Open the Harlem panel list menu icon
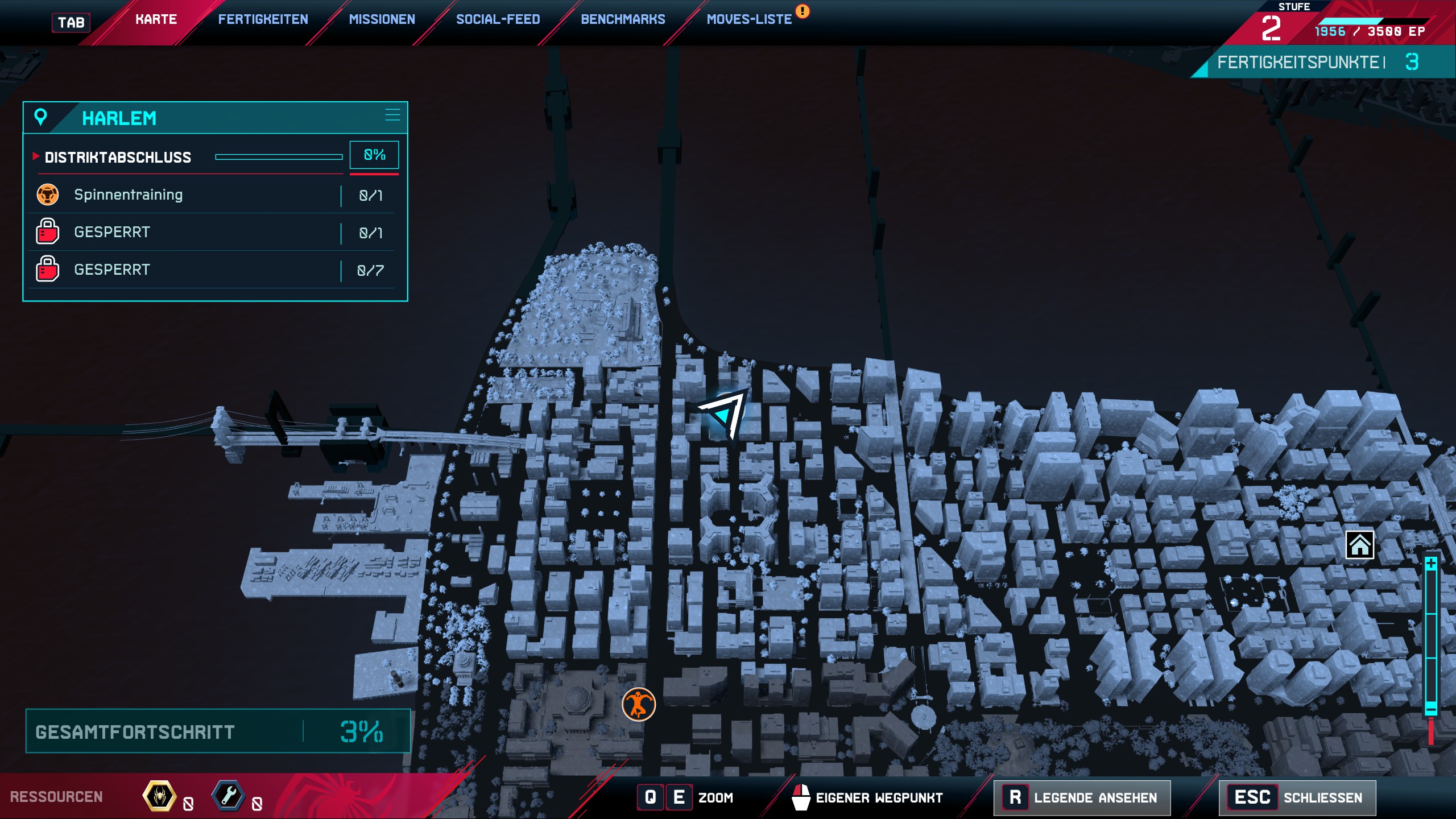 [392, 115]
